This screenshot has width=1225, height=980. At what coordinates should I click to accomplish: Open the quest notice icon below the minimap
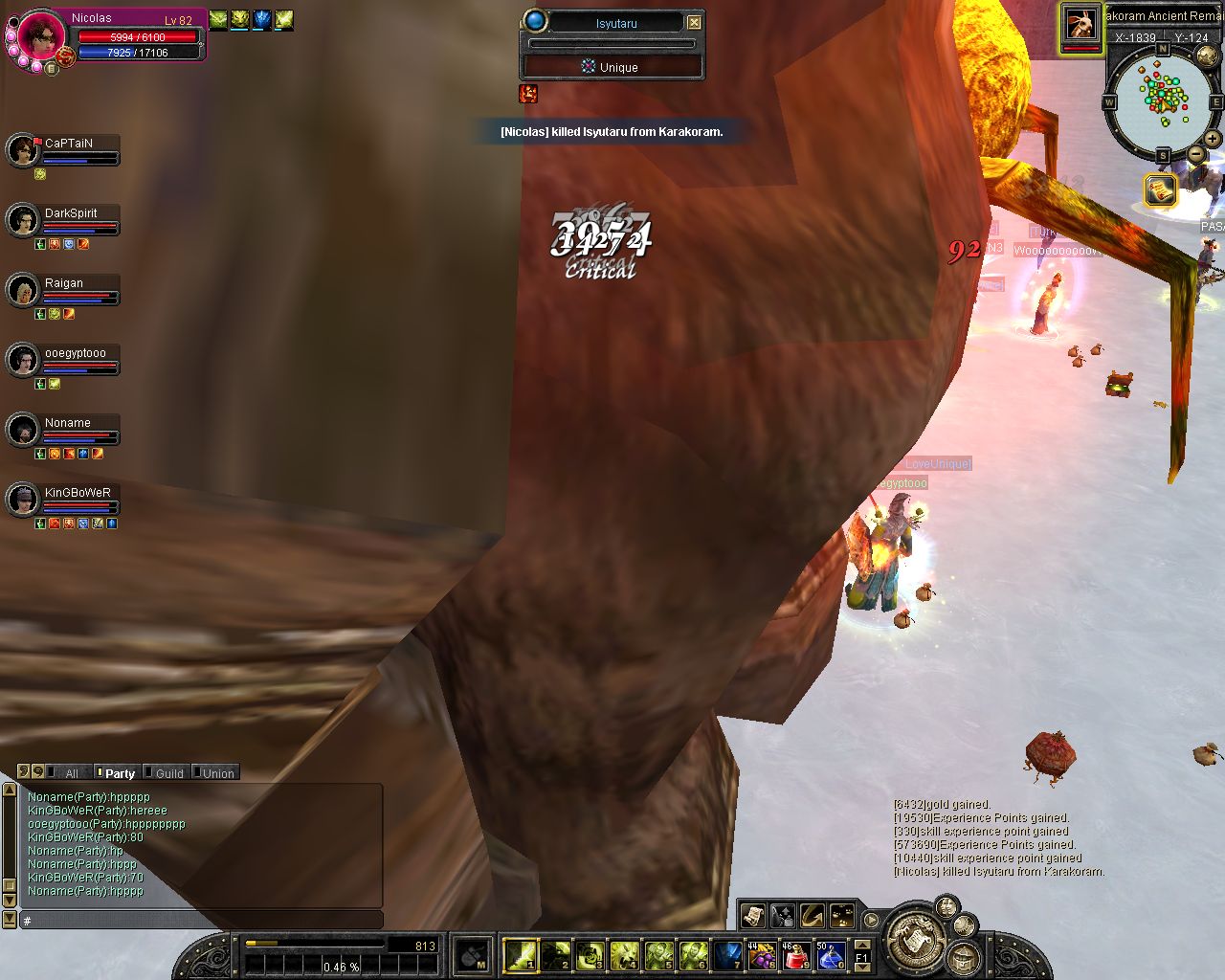click(x=1160, y=189)
